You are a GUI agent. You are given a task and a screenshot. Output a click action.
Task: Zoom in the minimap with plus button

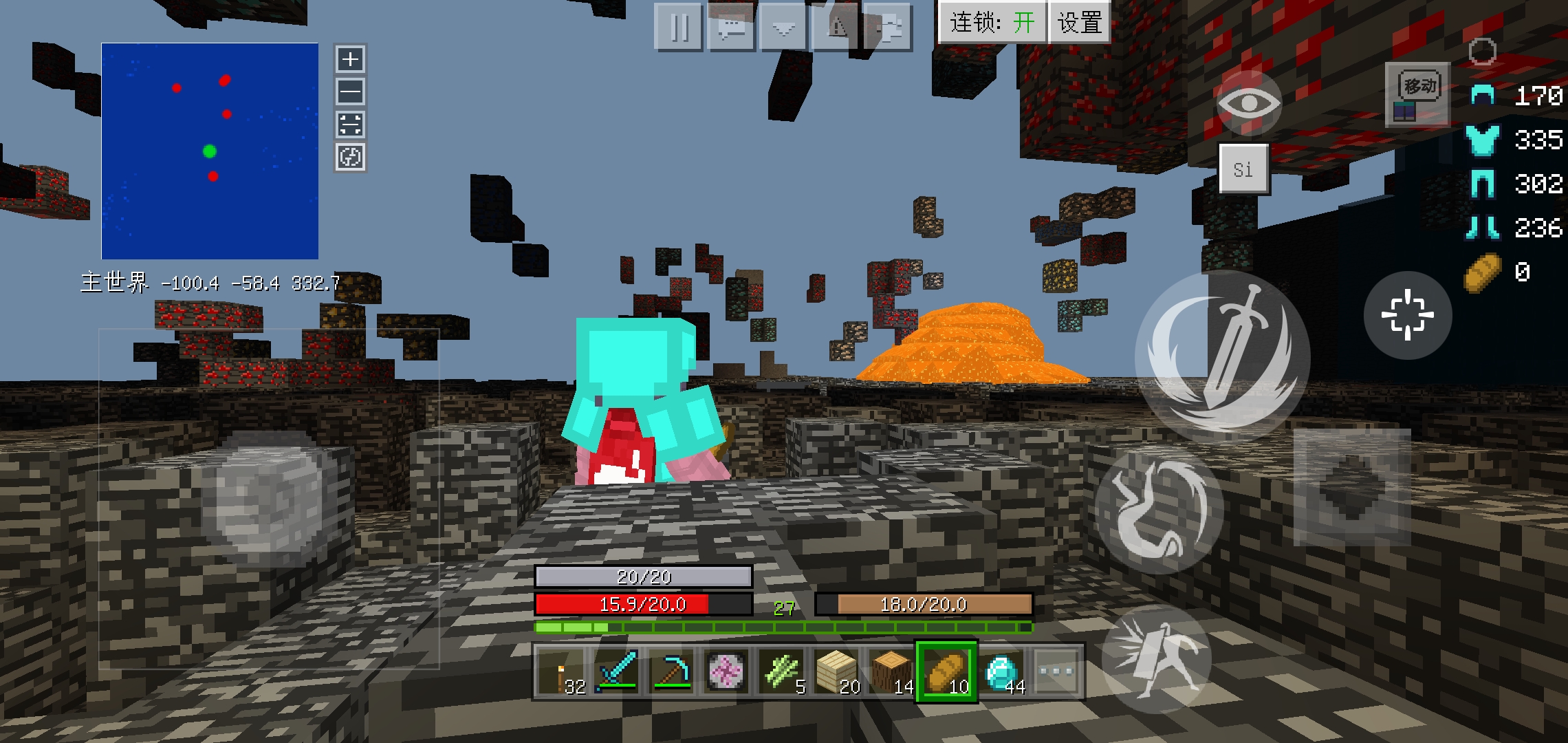click(350, 59)
